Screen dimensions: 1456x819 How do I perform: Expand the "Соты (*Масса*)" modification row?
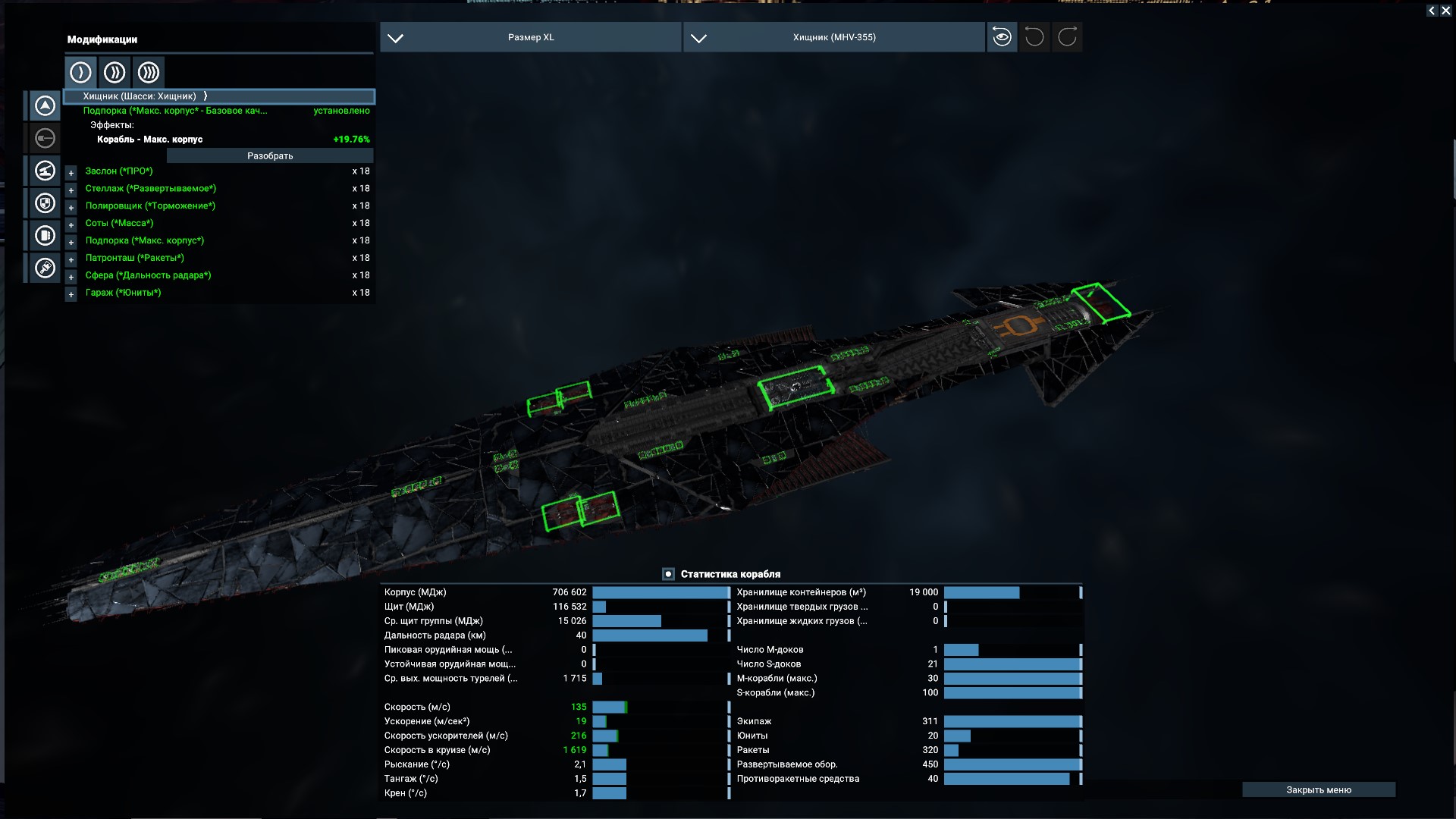pyautogui.click(x=71, y=224)
